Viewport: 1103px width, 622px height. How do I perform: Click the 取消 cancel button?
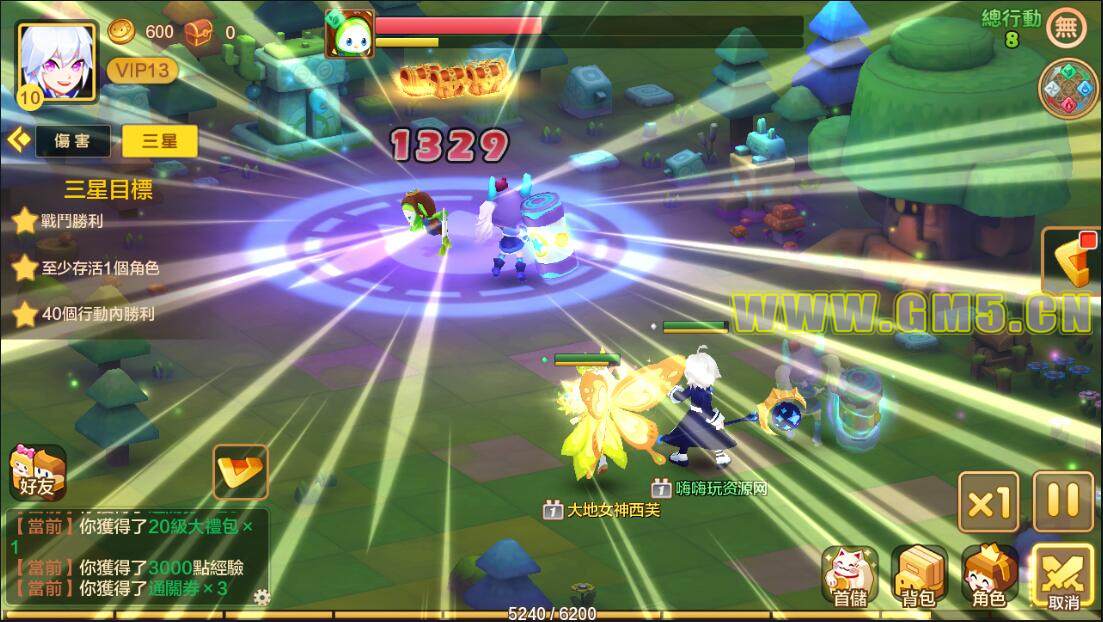(1063, 577)
